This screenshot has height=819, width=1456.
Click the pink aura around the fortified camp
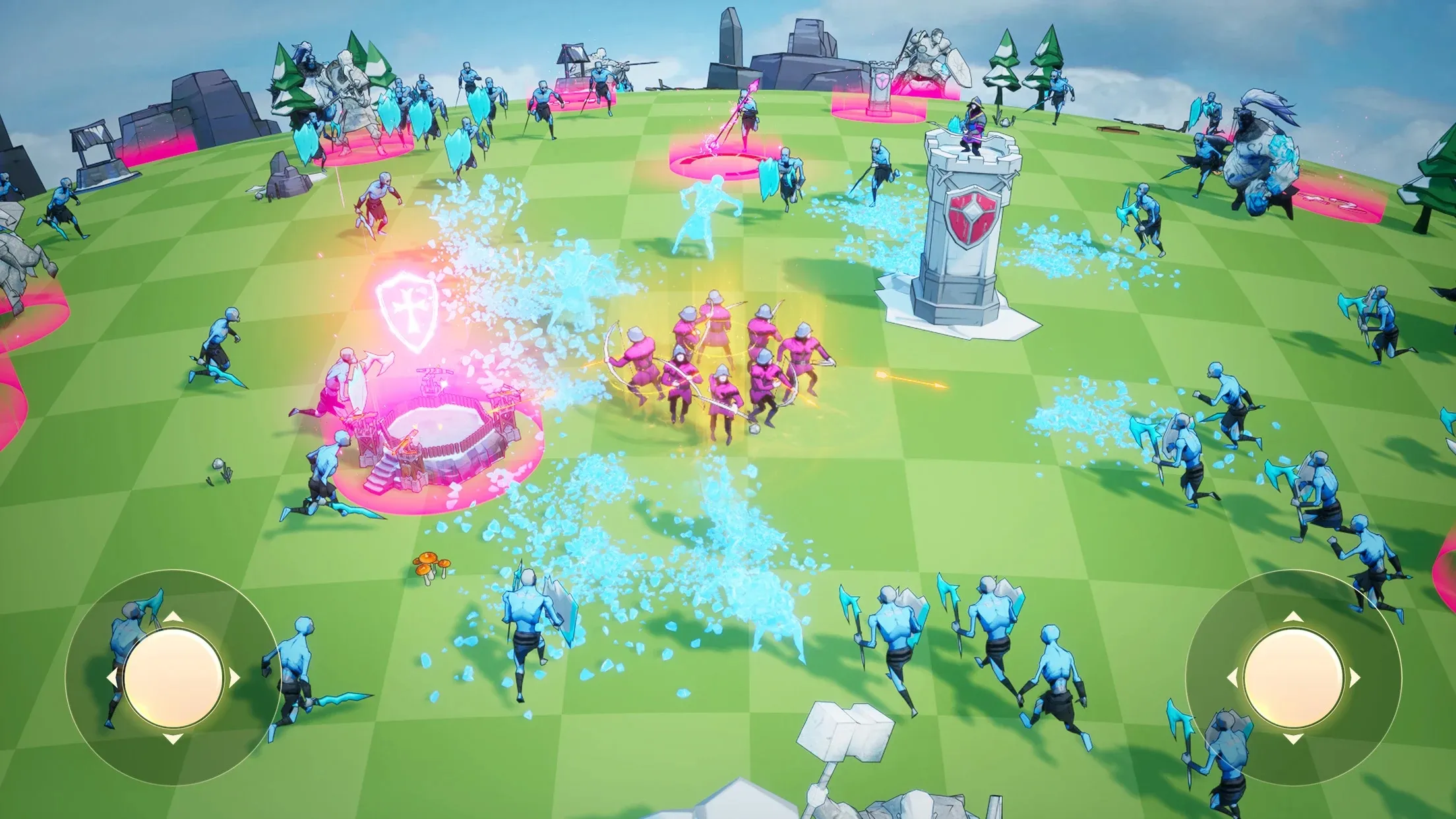435,455
